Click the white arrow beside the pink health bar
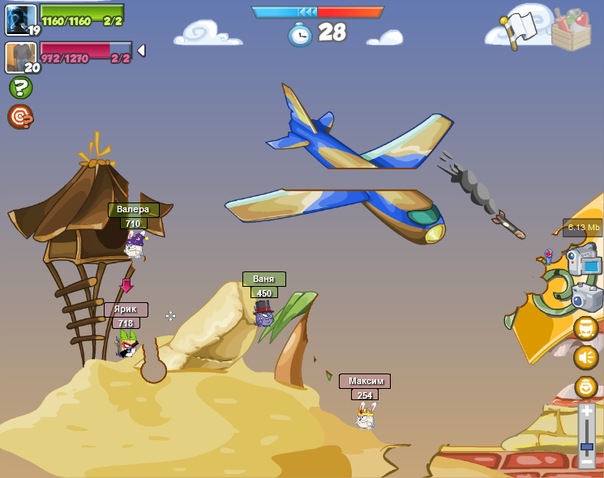Viewport: 604px width, 478px height. [x=141, y=50]
